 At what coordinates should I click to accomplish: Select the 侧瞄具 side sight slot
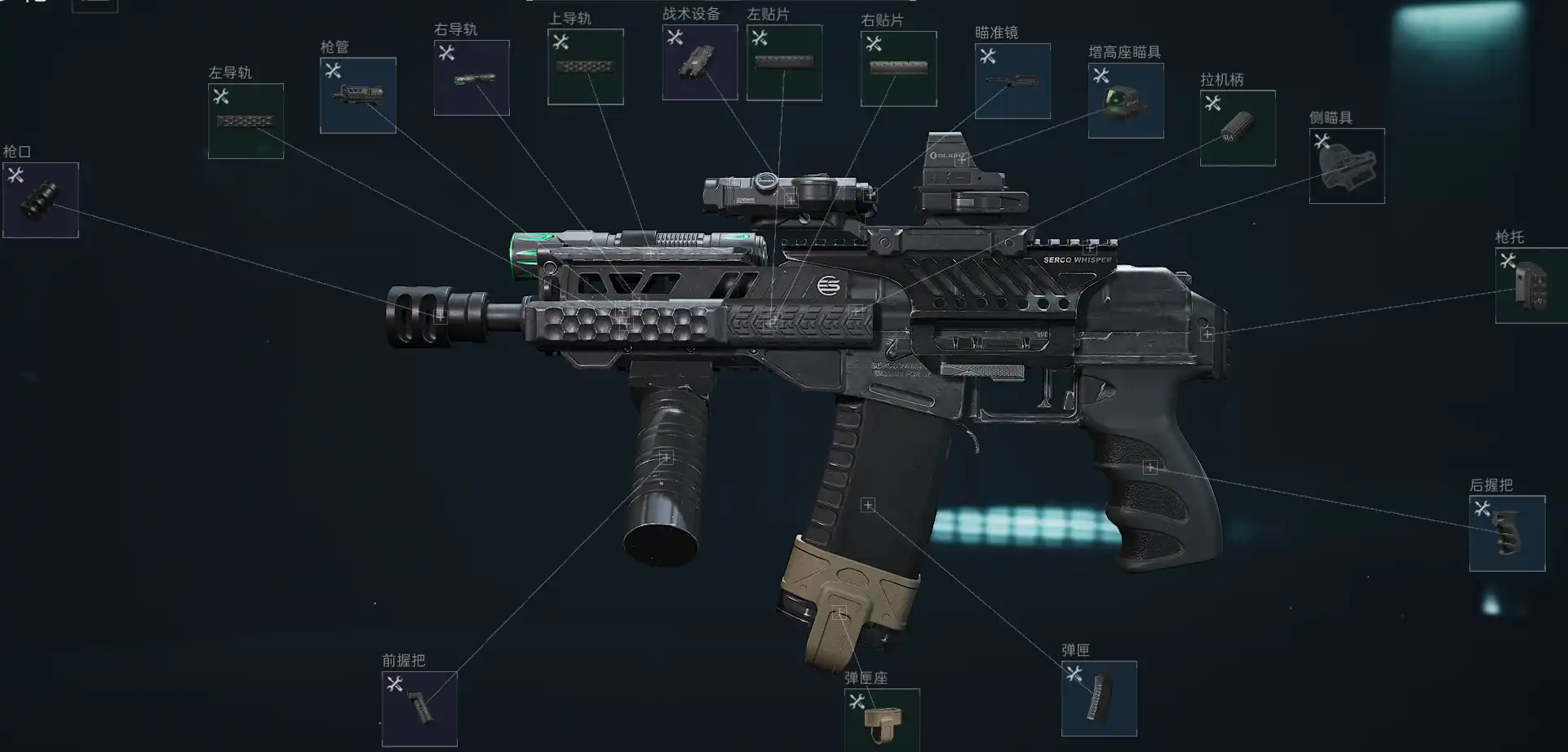[x=1346, y=166]
